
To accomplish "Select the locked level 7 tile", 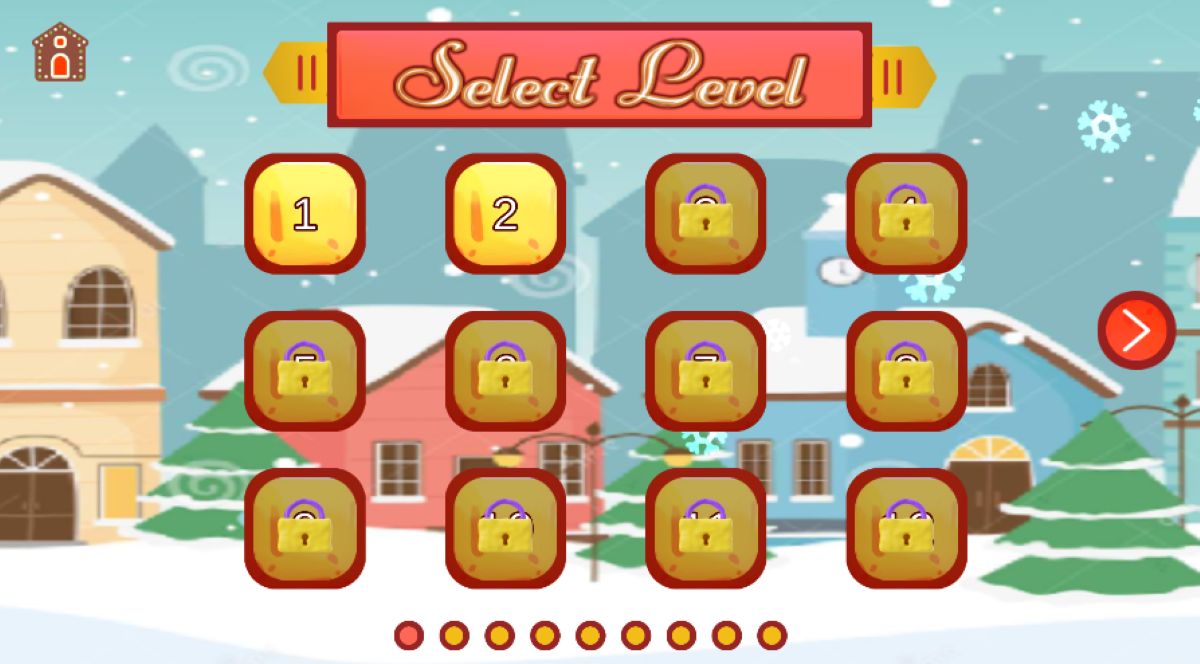I will 706,371.
